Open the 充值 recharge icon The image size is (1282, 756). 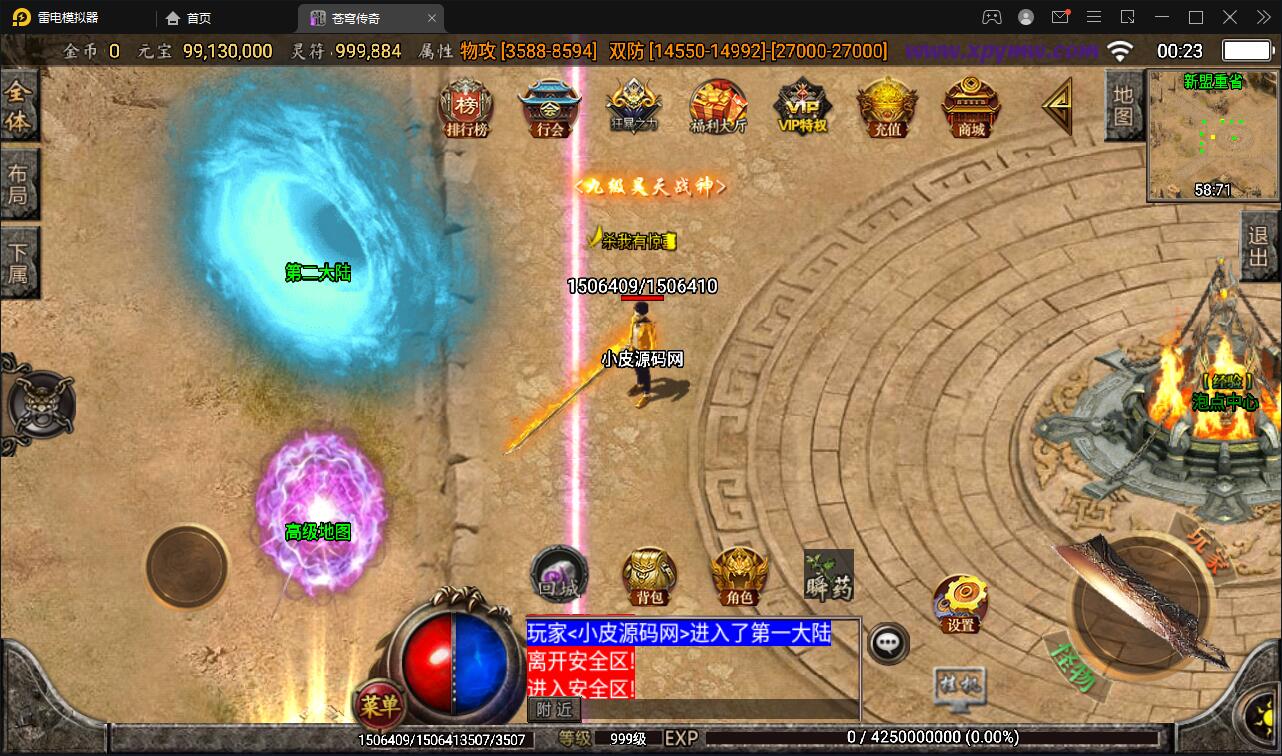(887, 107)
